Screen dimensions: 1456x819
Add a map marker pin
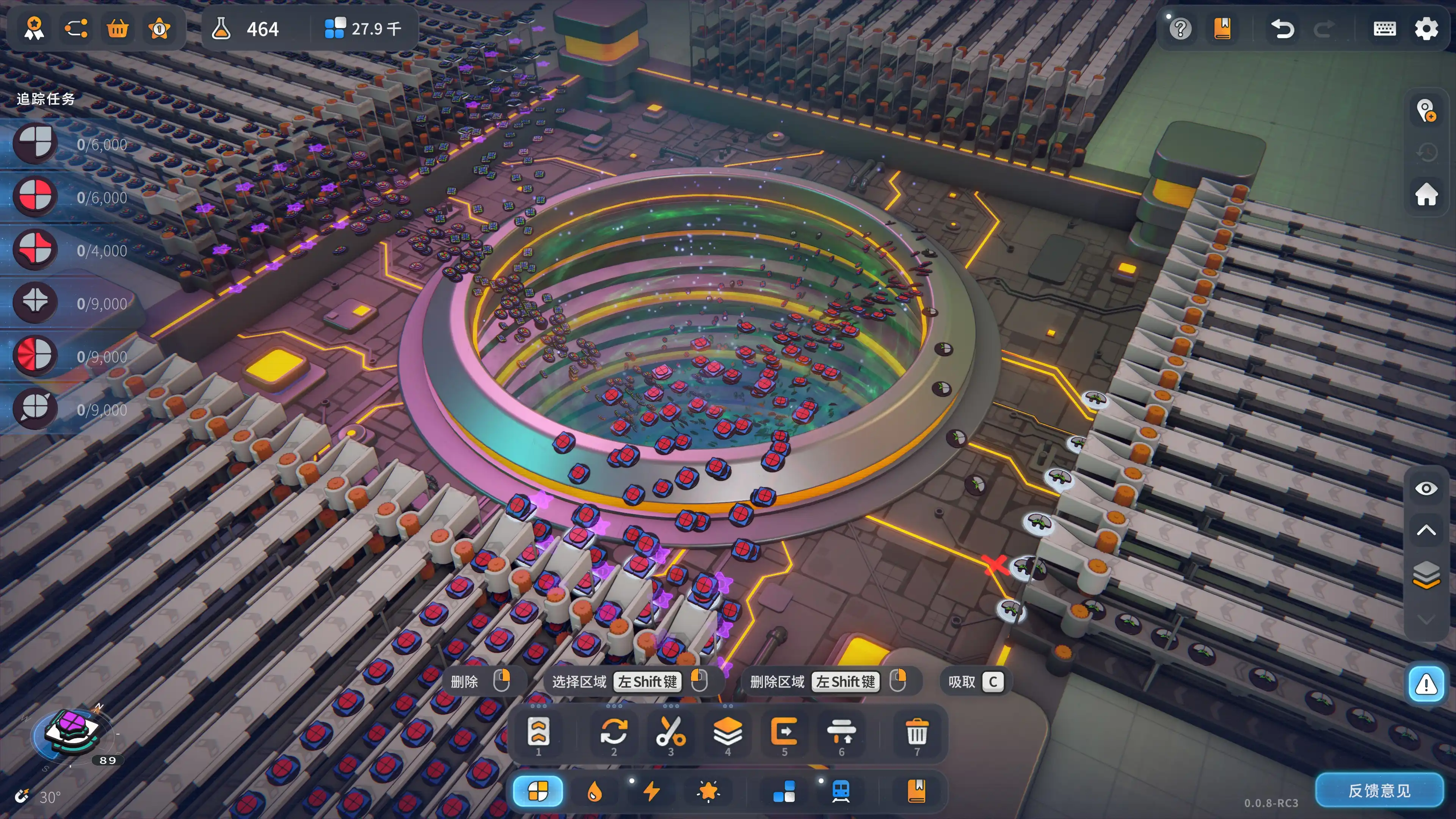point(1426,111)
